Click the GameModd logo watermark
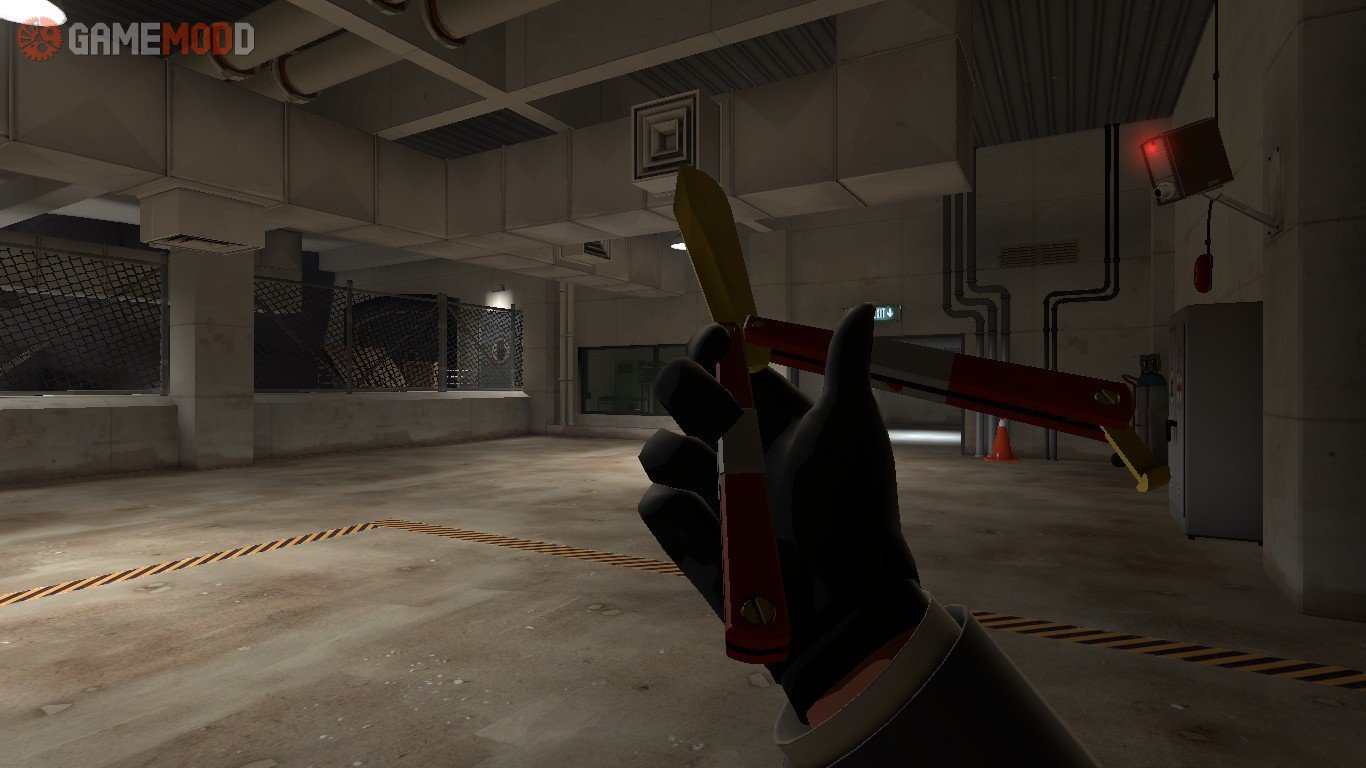Screen dimensions: 1366x768 tap(136, 39)
